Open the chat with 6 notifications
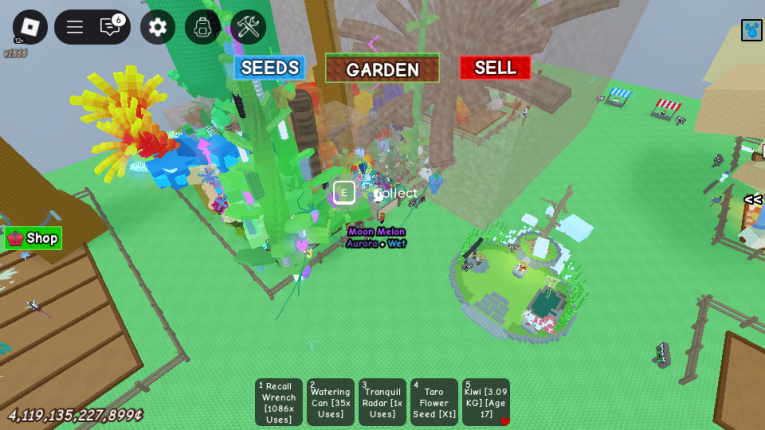765x430 pixels. pos(110,27)
